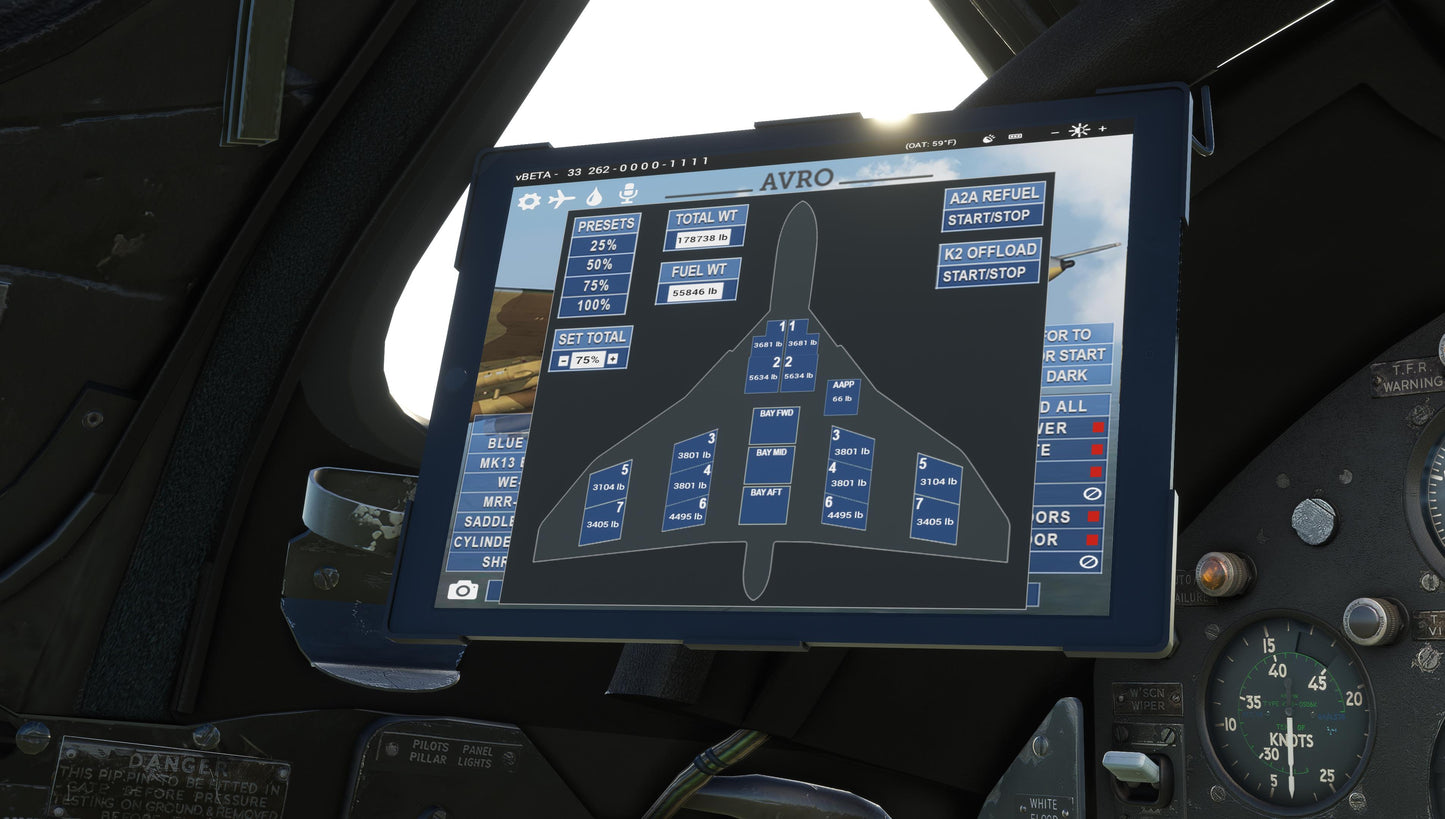
Task: Open the fuel droplet page
Action: [594, 196]
